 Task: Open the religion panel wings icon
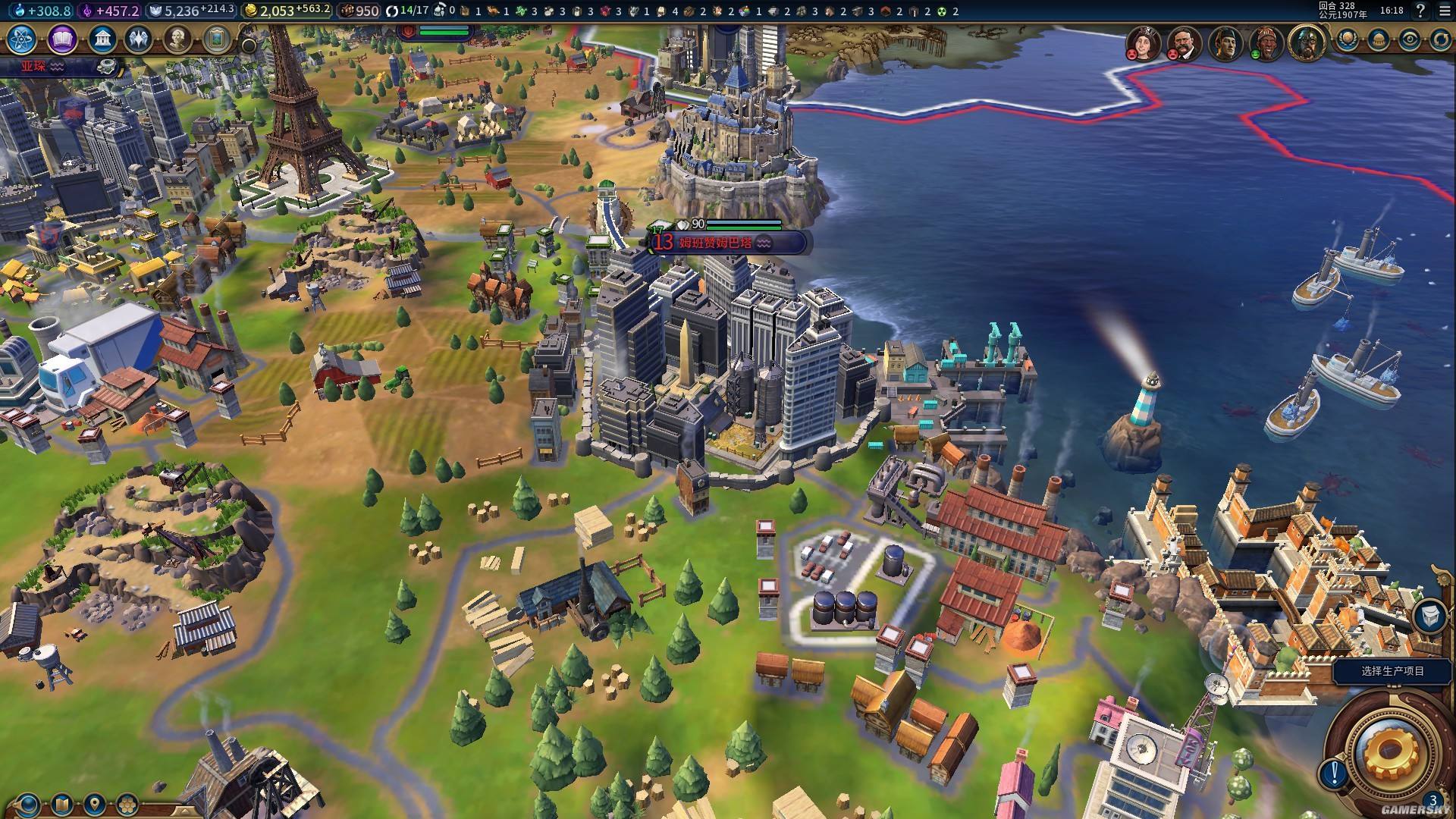(x=139, y=39)
